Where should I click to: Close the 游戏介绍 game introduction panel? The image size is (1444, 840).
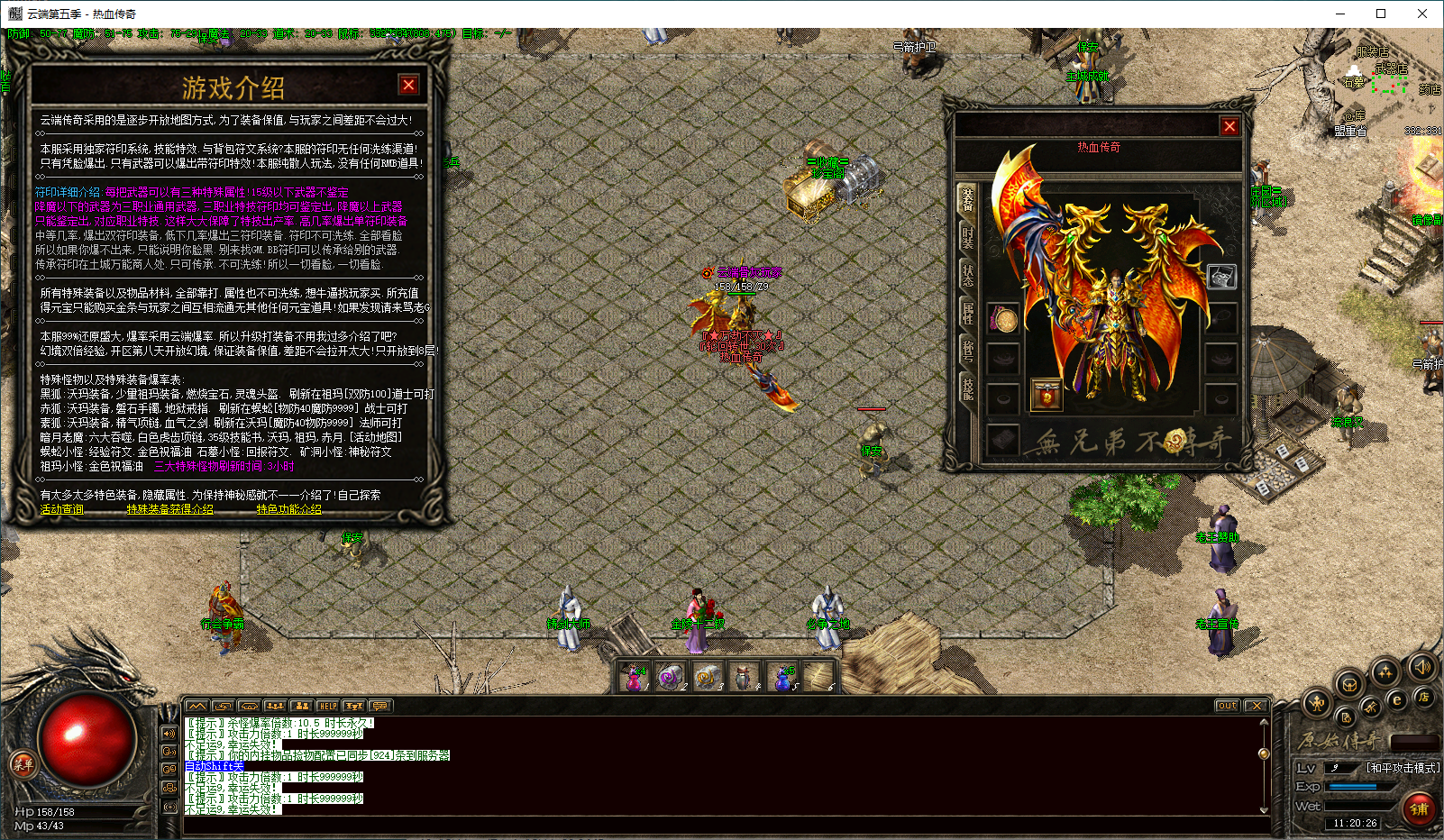coord(408,85)
